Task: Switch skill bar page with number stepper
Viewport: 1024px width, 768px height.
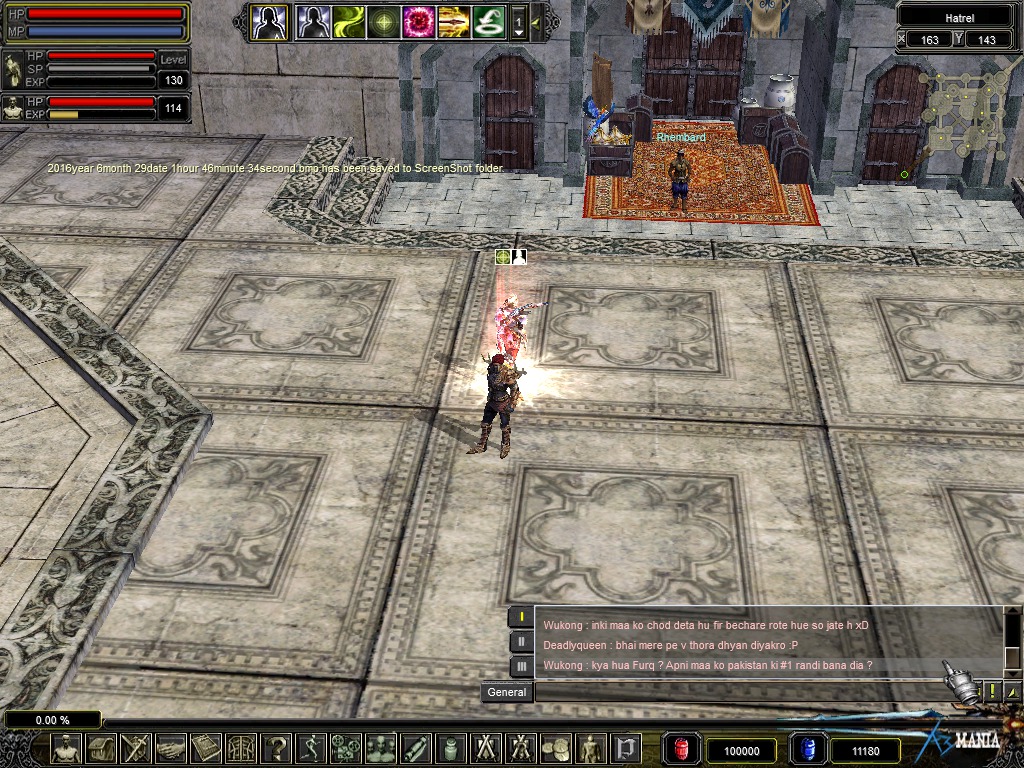Action: [518, 22]
